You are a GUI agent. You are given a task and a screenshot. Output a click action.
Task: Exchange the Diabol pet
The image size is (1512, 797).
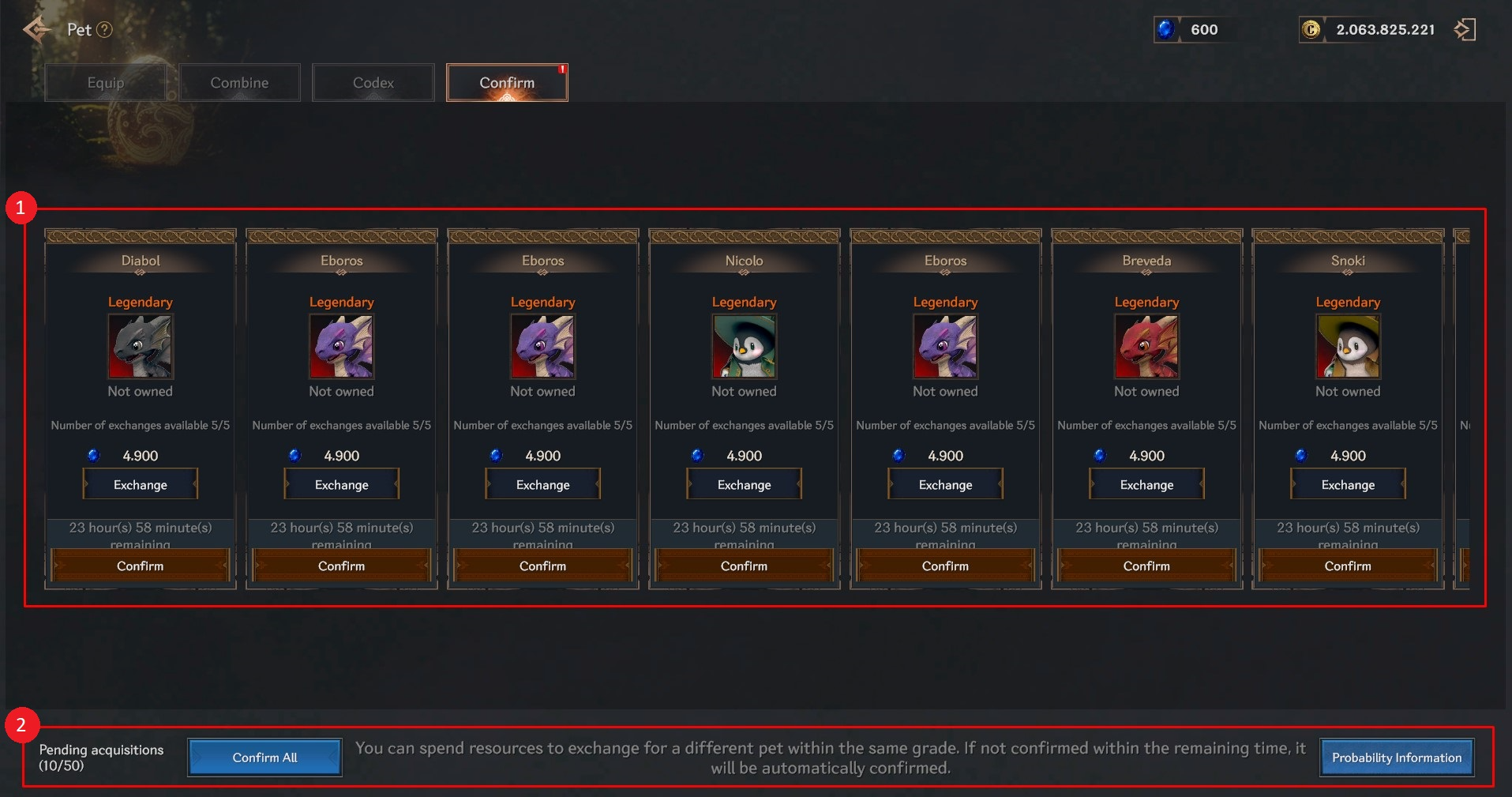pos(140,484)
